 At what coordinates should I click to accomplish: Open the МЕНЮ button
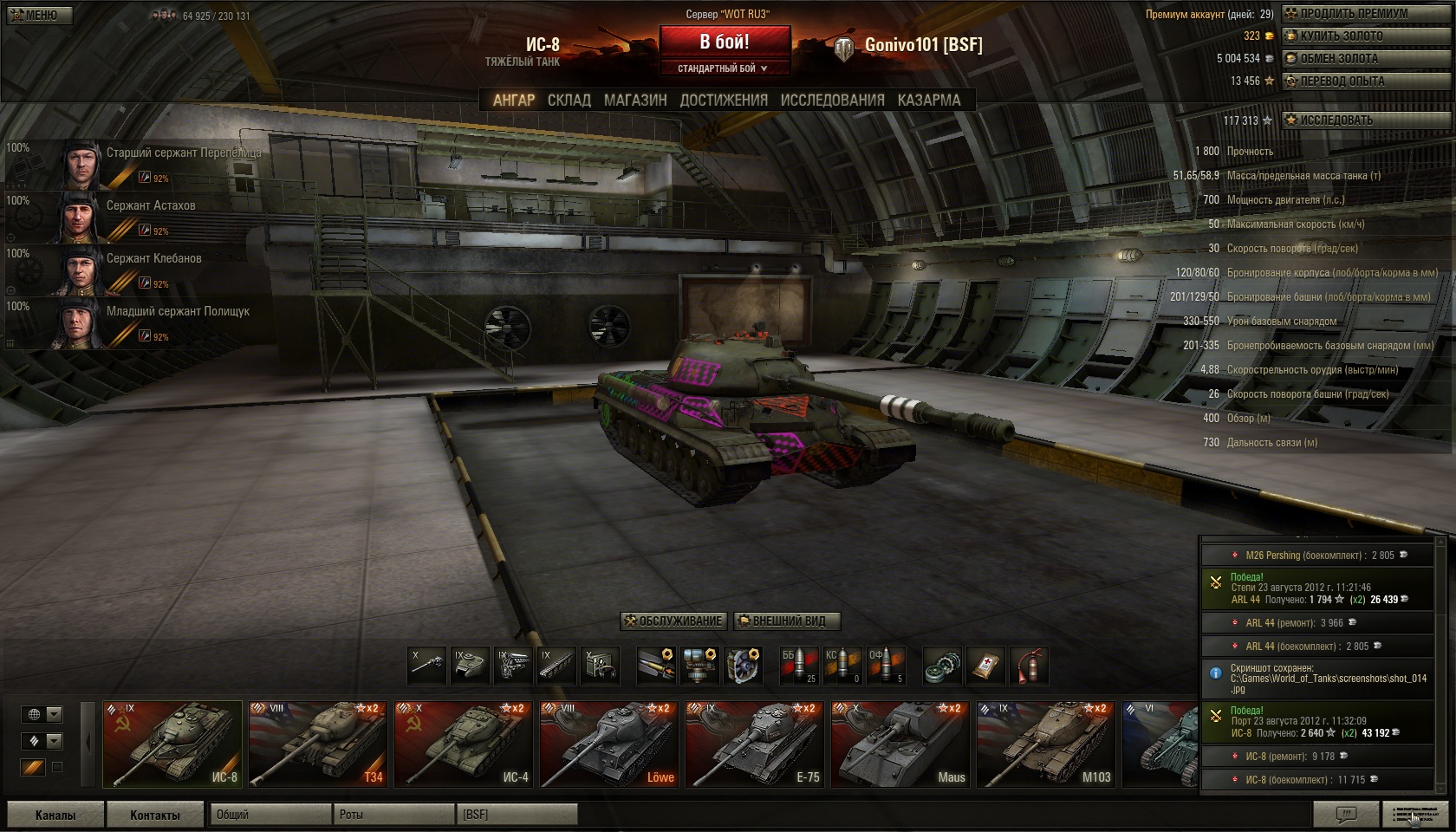click(37, 15)
